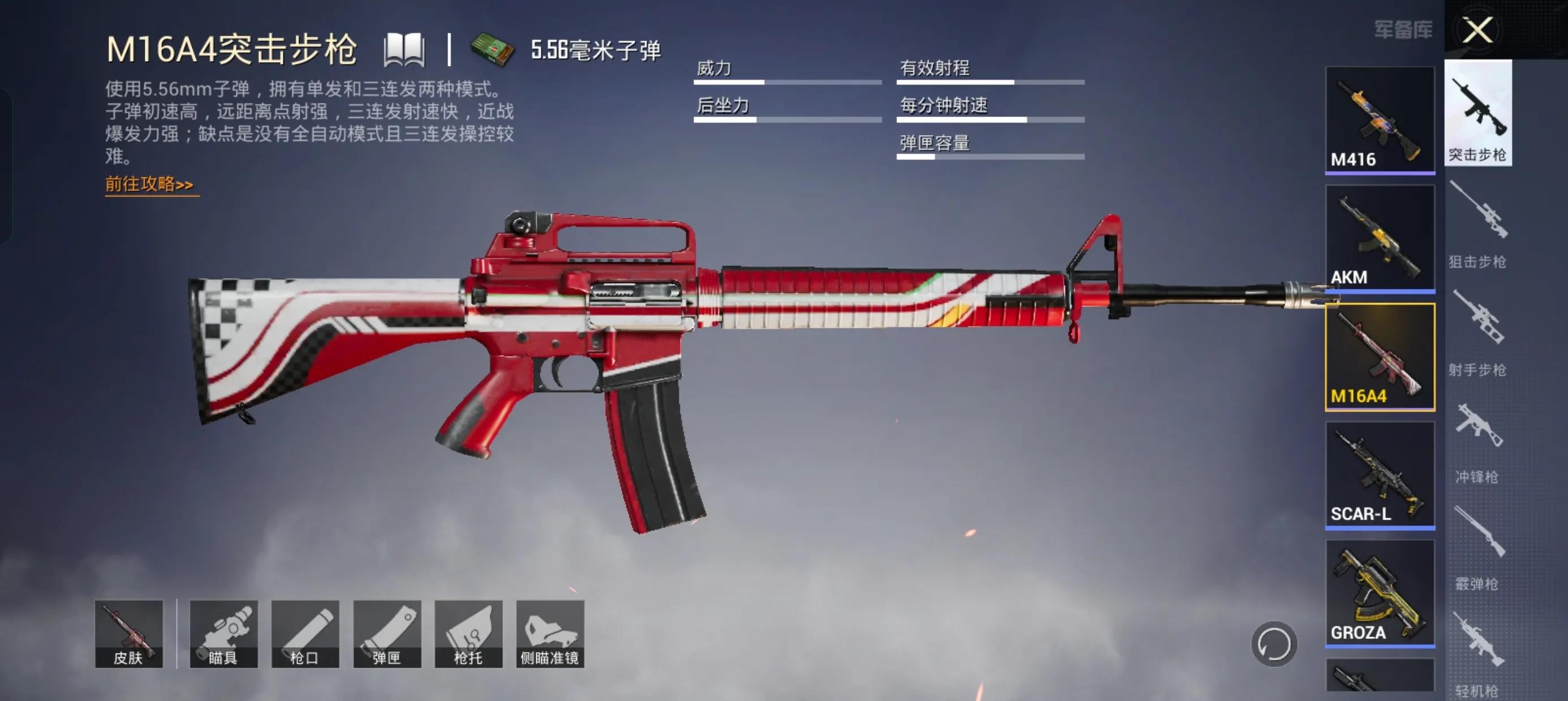The width and height of the screenshot is (1568, 701).
Task: Select the 枪口 muzzle attachment slot
Action: pyautogui.click(x=305, y=634)
